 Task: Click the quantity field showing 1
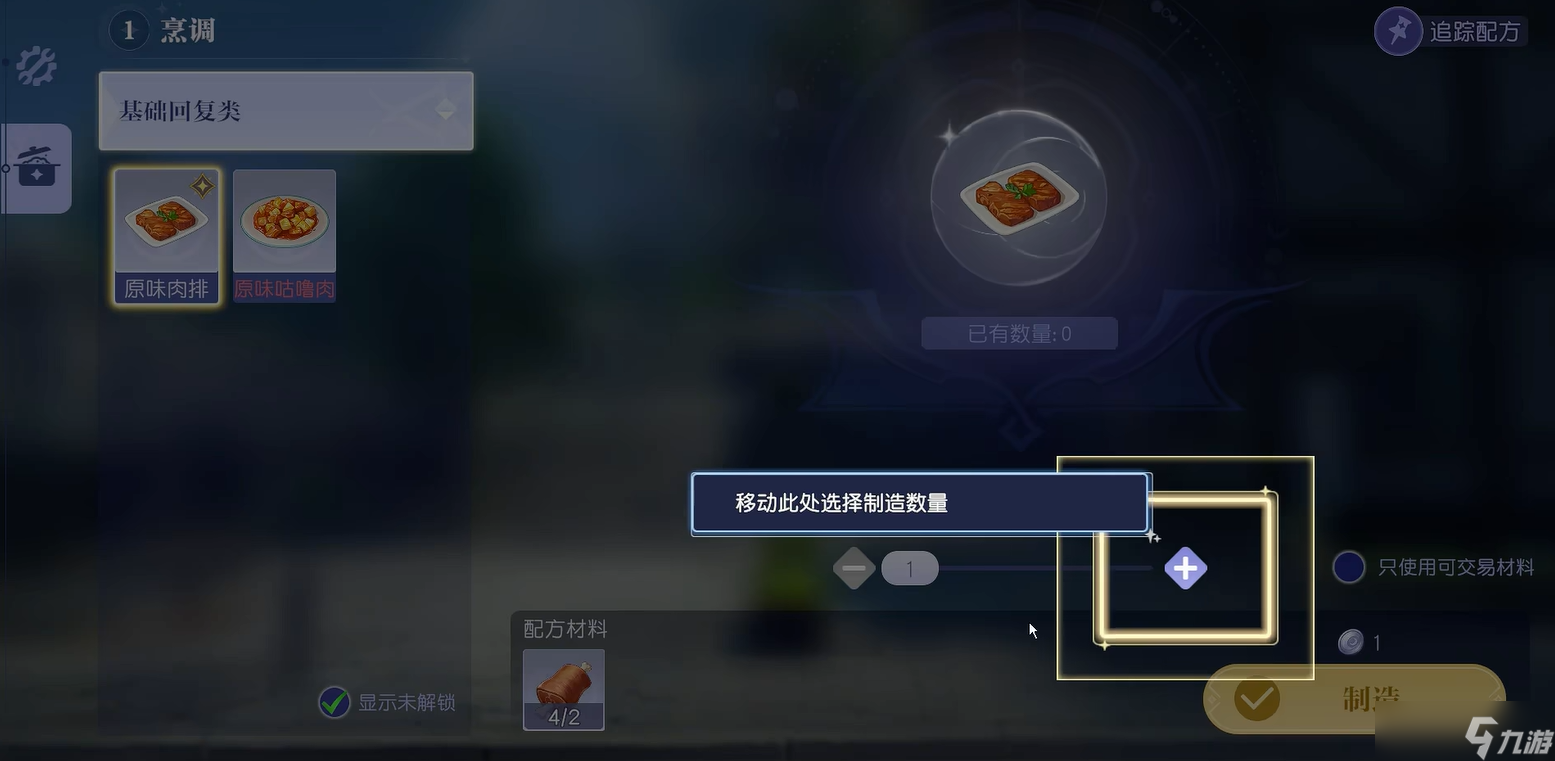908,568
